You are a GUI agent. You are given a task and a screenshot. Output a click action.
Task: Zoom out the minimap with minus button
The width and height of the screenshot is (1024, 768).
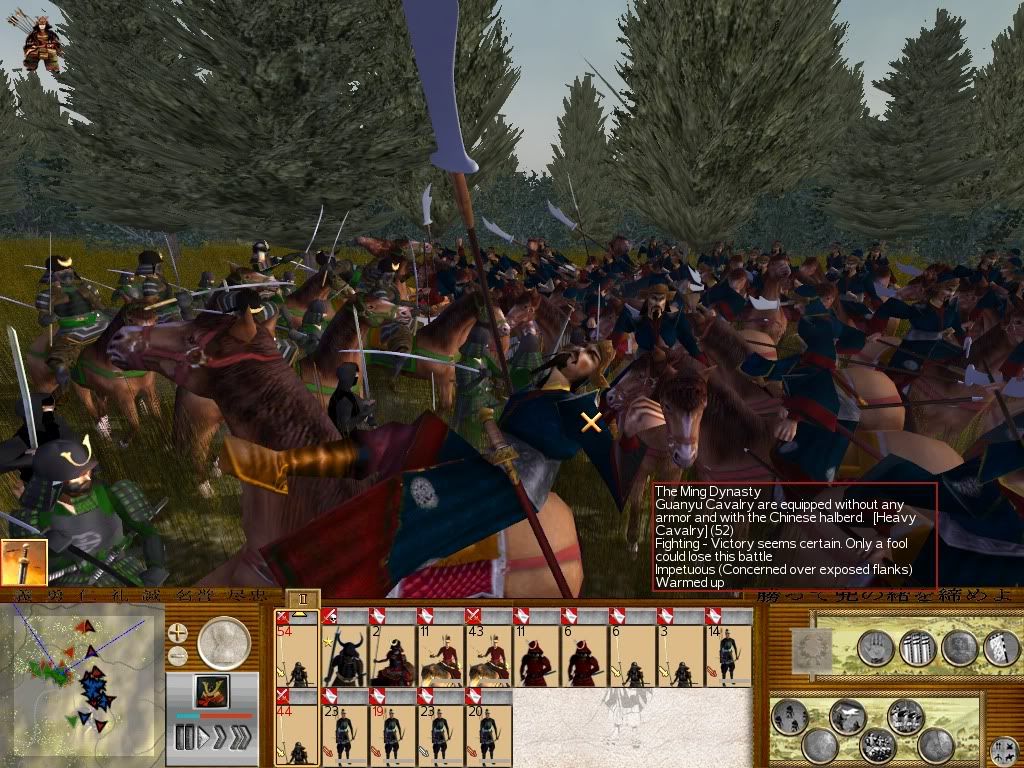click(x=178, y=656)
